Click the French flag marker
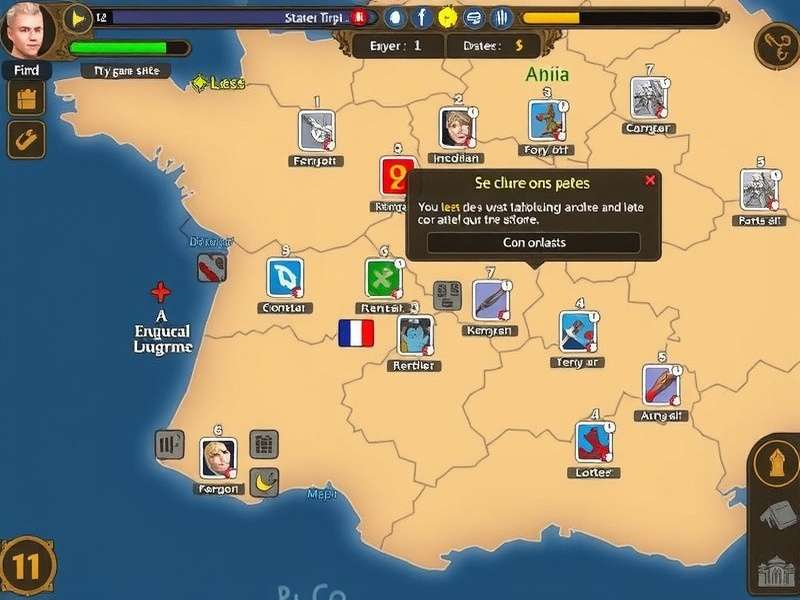 click(x=356, y=333)
